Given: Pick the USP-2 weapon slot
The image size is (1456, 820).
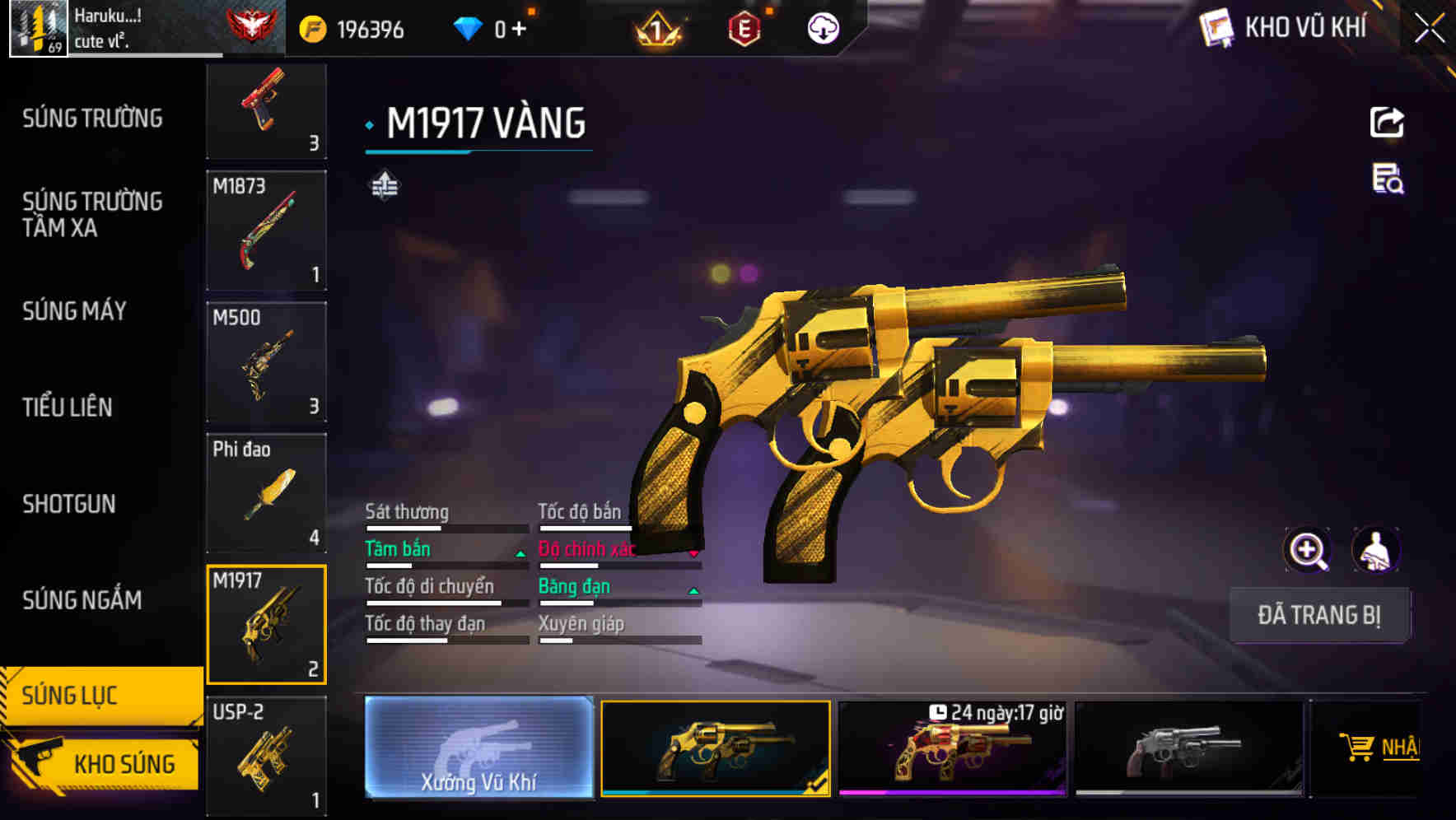Looking at the screenshot, I should pos(266,756).
